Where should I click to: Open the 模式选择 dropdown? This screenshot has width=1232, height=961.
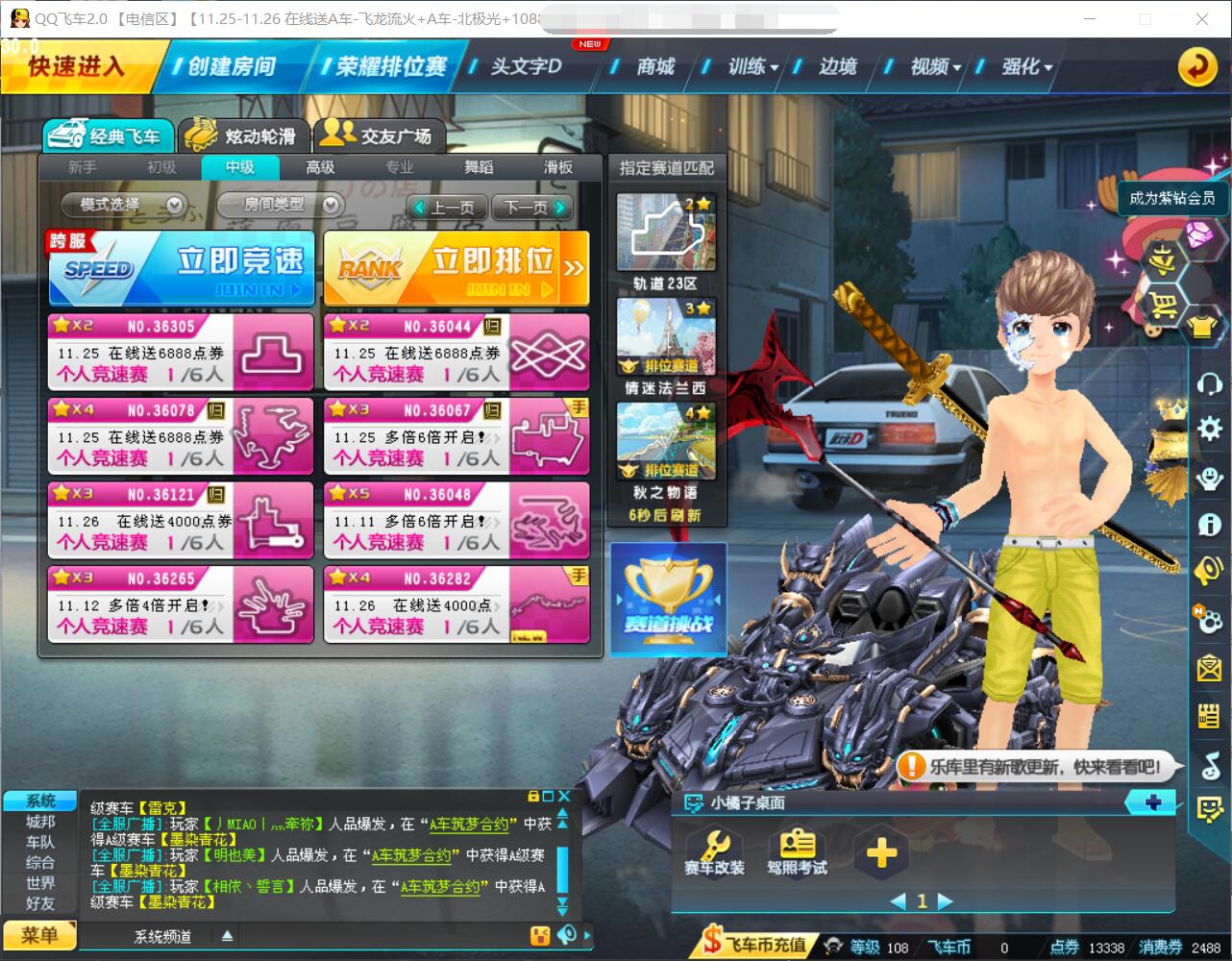[123, 205]
